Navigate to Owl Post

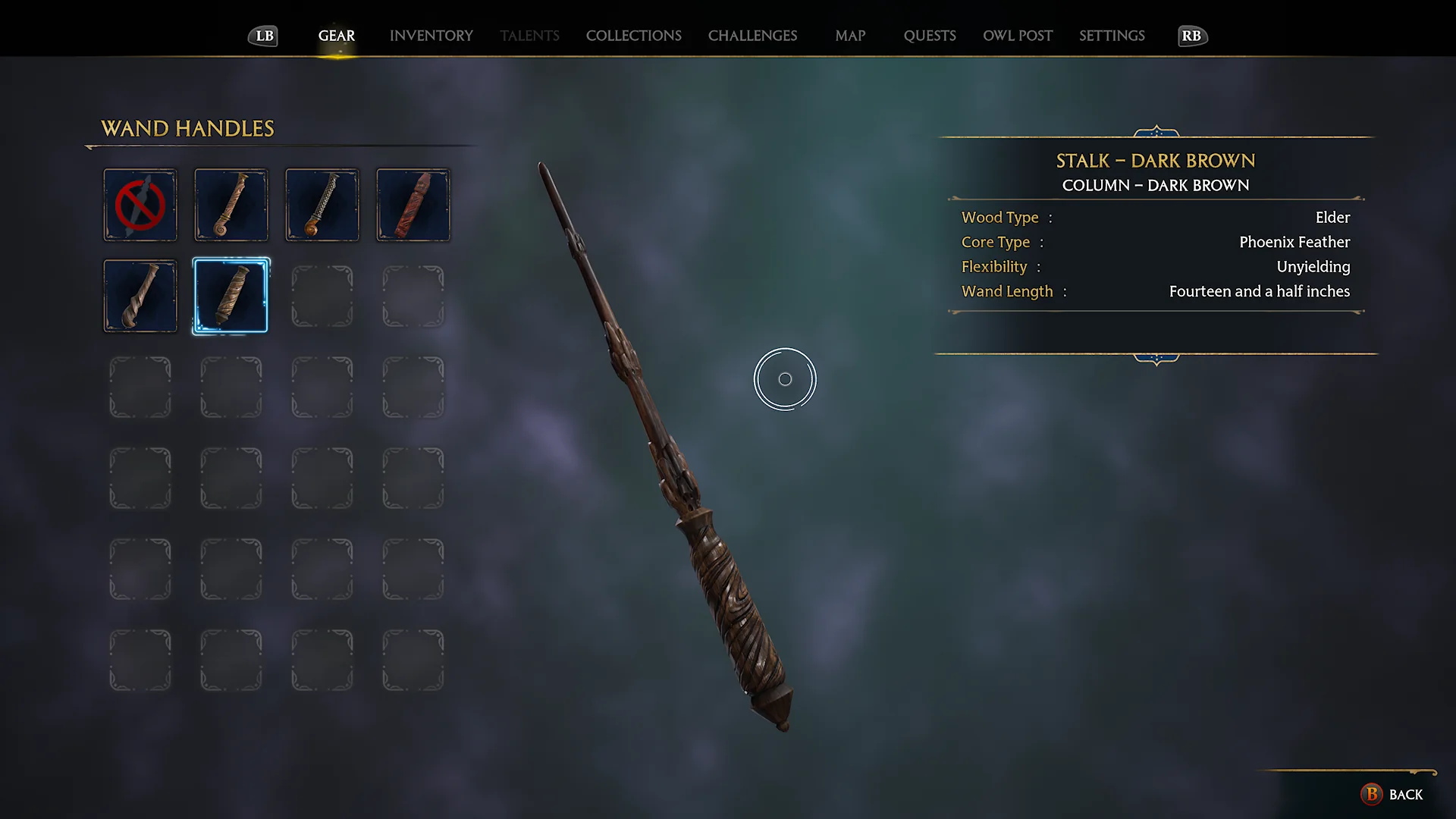[1018, 36]
